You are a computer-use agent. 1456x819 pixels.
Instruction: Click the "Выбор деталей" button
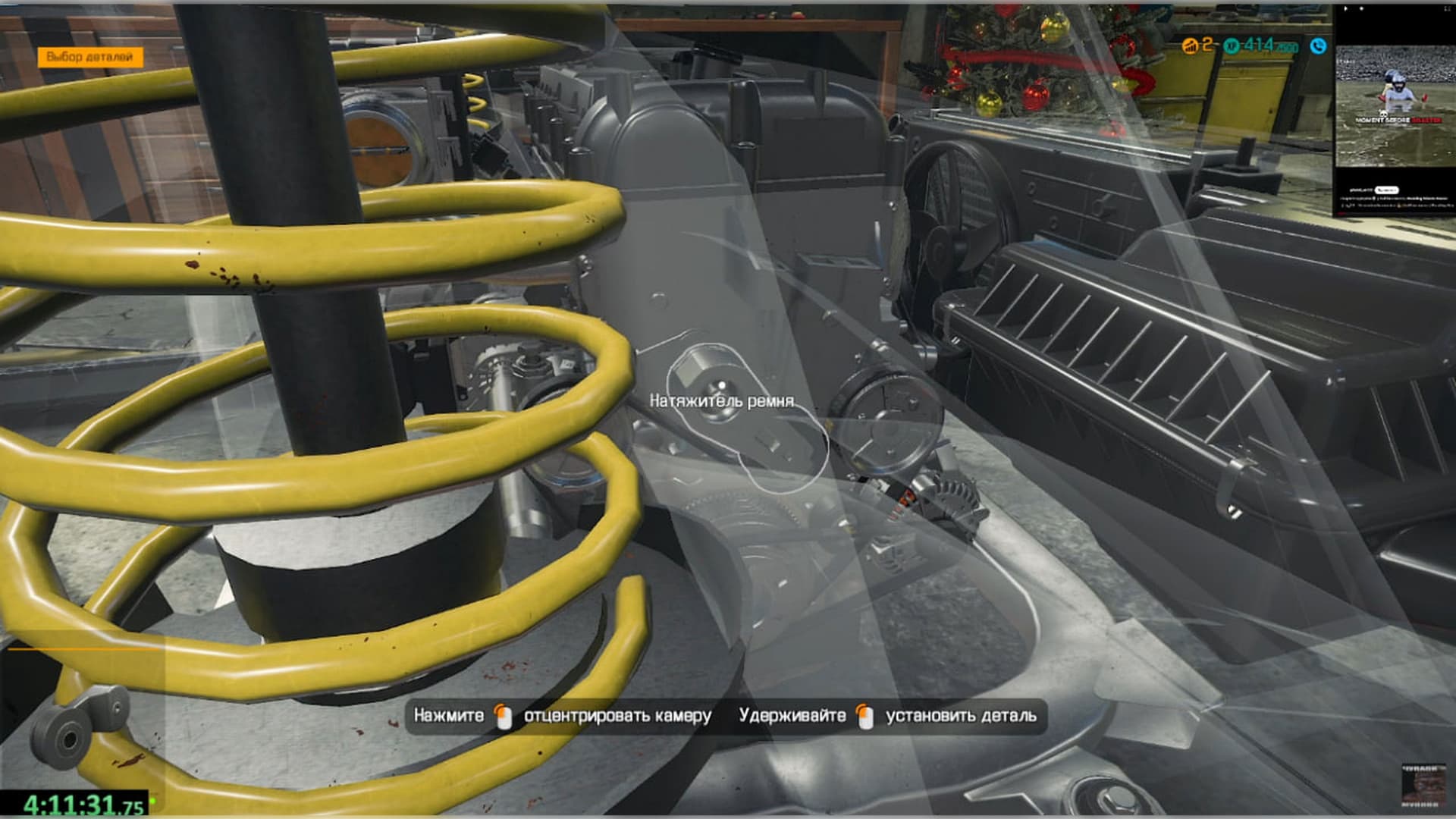pyautogui.click(x=91, y=55)
